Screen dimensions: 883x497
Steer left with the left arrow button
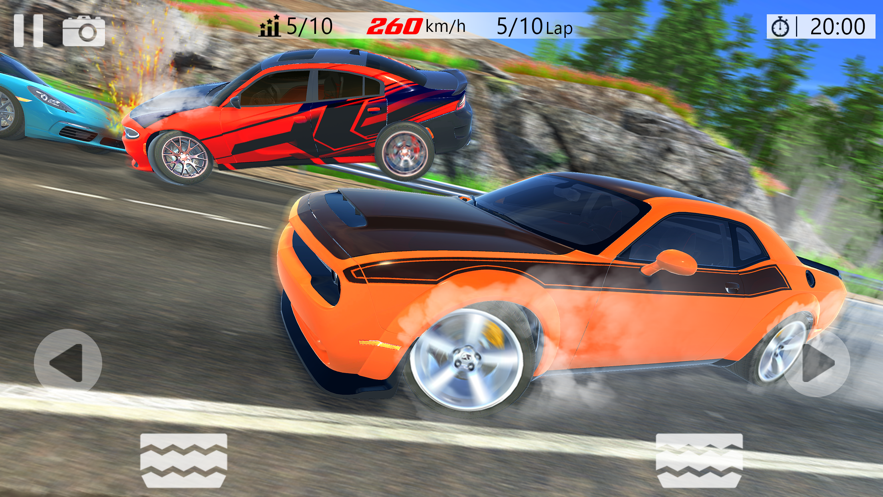tap(68, 363)
